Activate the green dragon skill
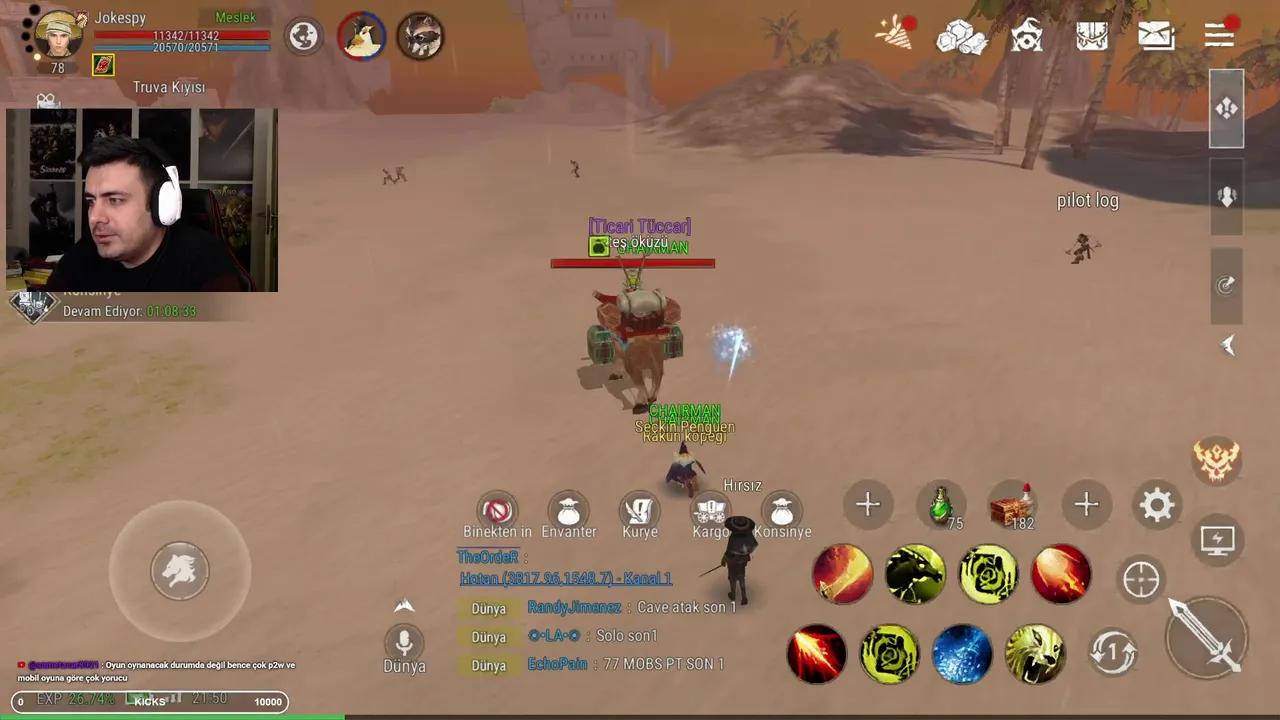Image resolution: width=1280 pixels, height=720 pixels. click(915, 574)
